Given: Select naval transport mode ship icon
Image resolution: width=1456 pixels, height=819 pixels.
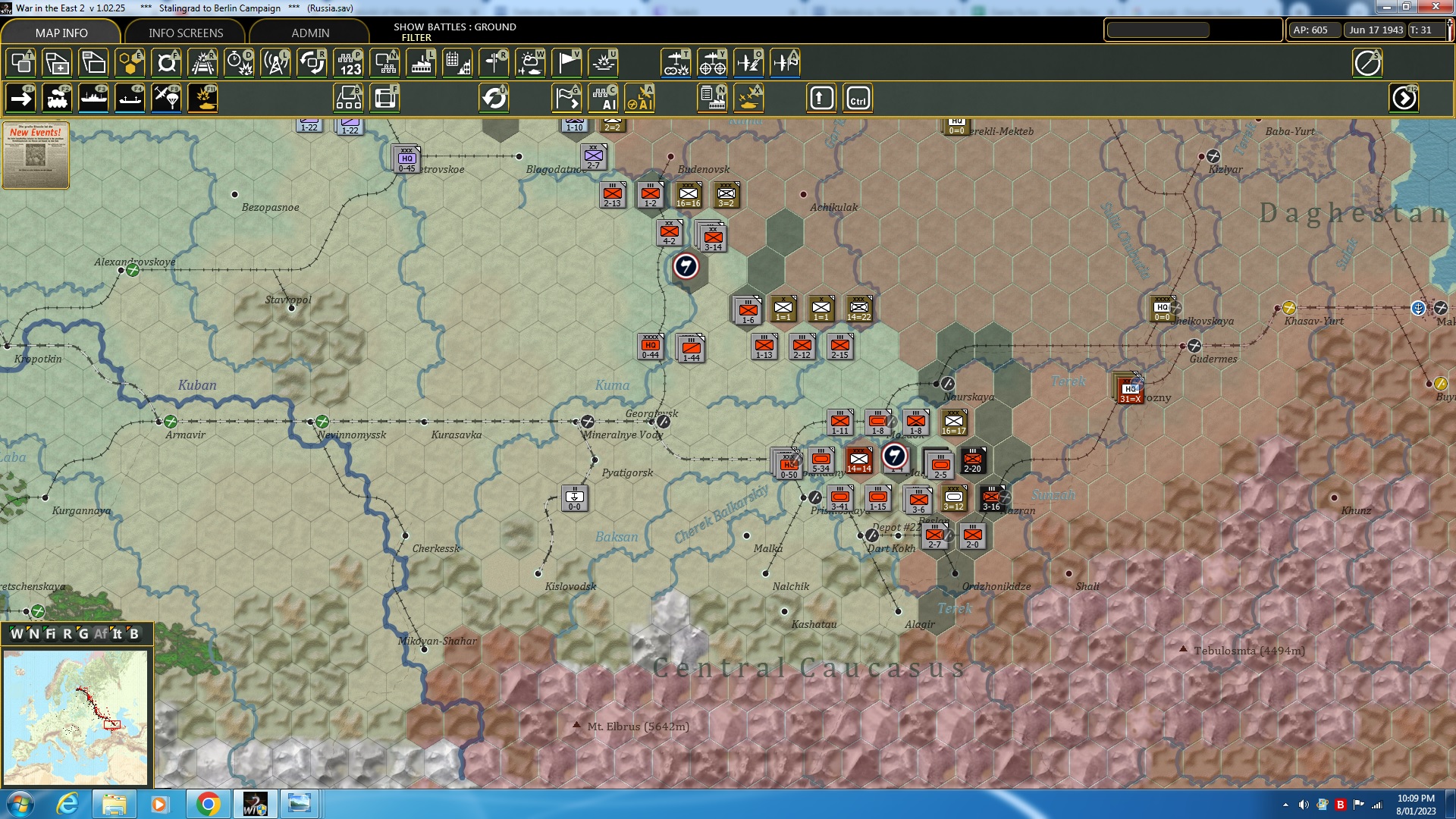Looking at the screenshot, I should (x=93, y=97).
